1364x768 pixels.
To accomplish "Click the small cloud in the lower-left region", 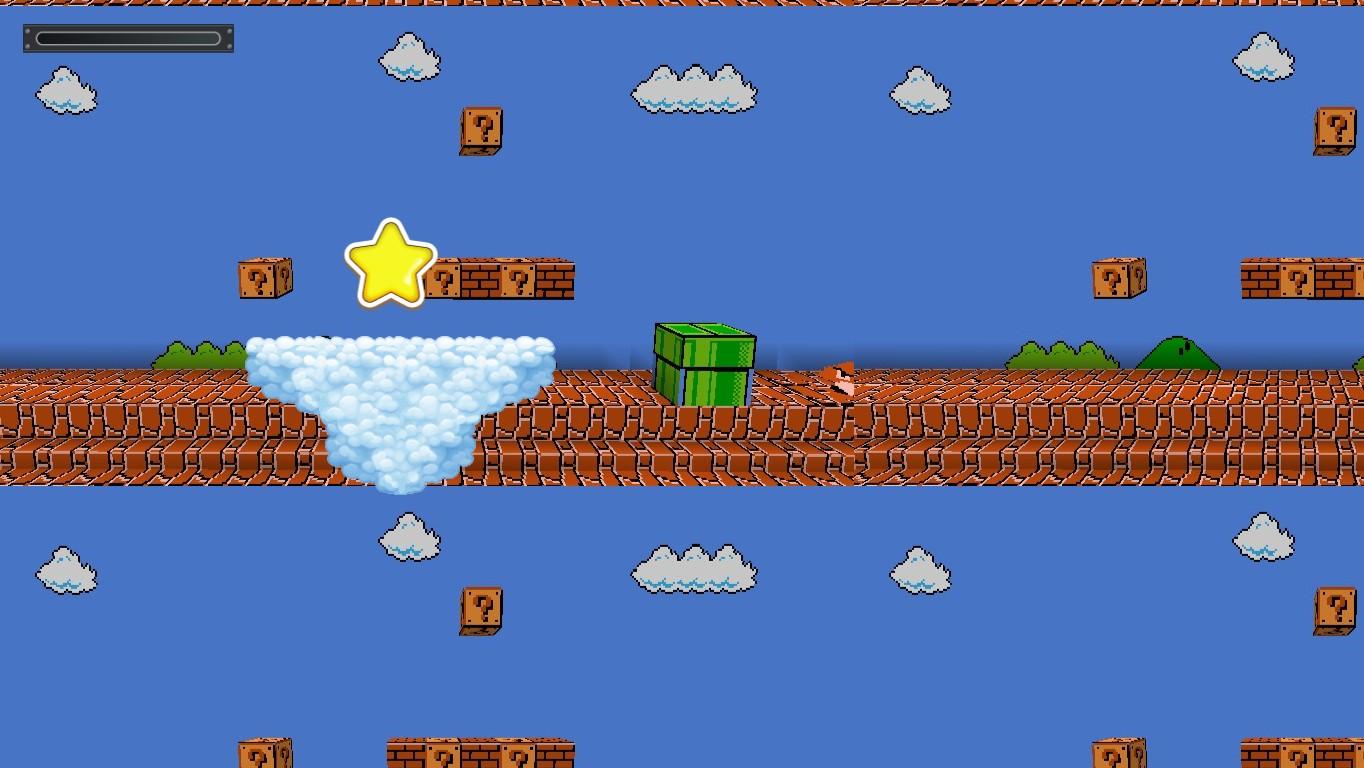I will [66, 569].
